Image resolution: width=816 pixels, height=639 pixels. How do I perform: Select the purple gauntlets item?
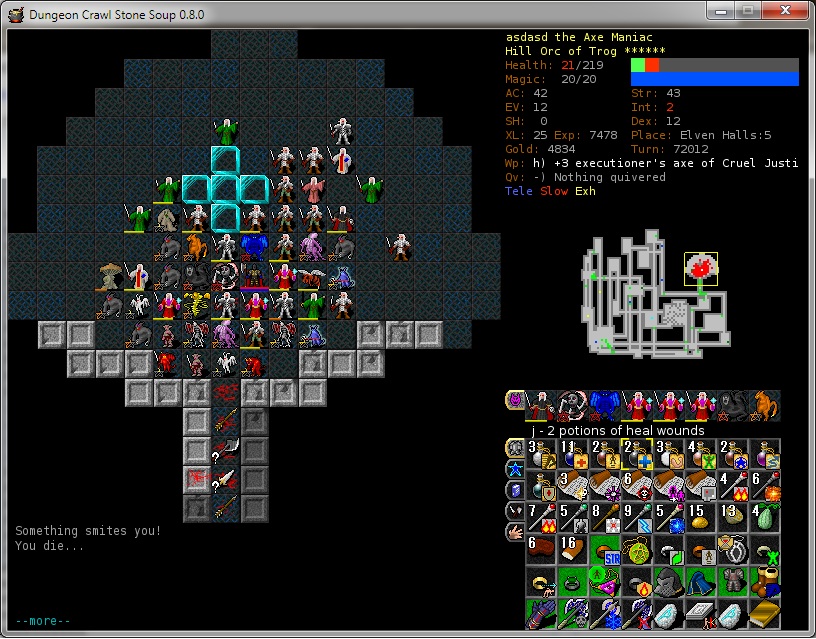[540, 614]
